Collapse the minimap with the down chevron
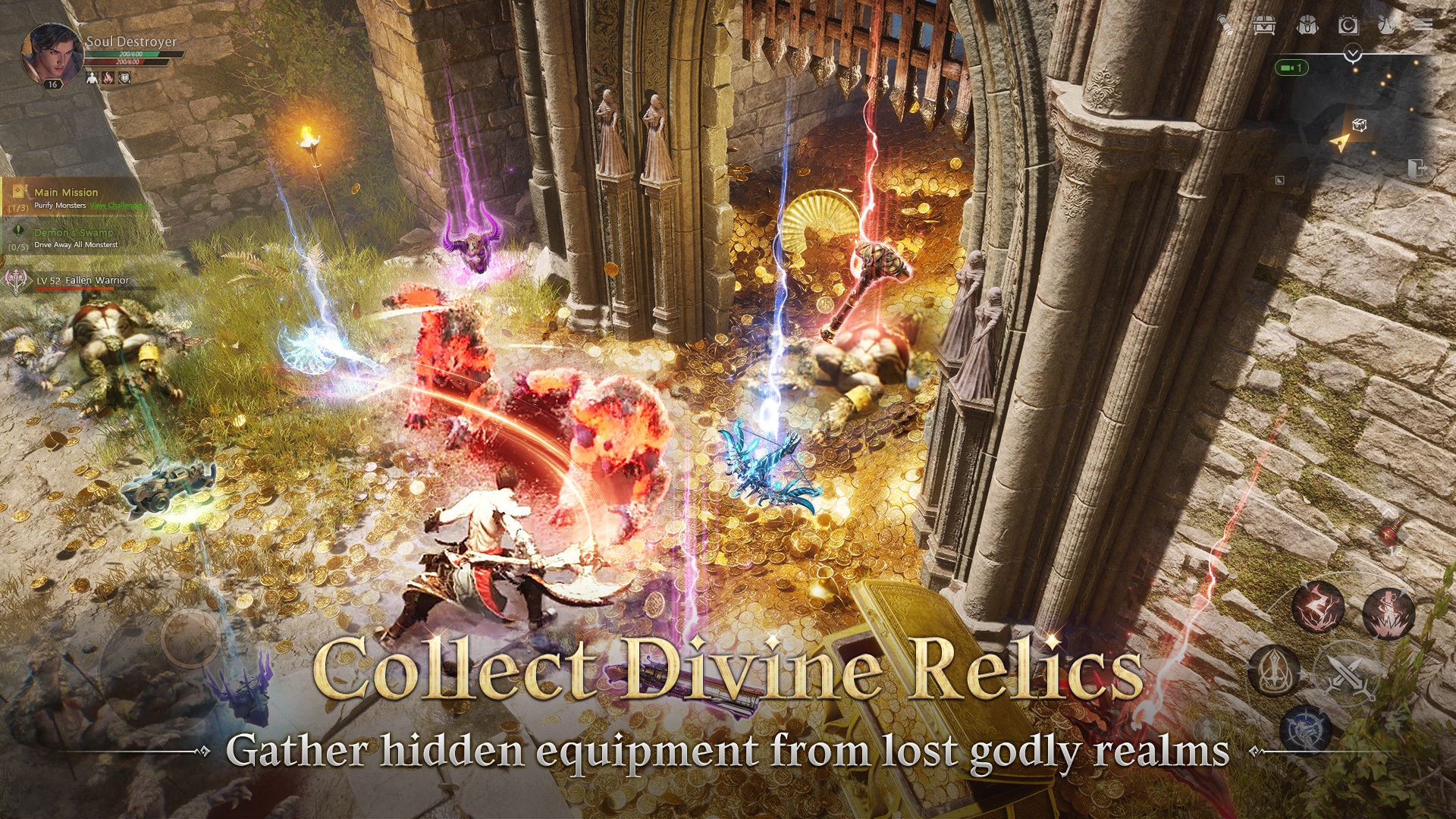The height and width of the screenshot is (819, 1456). [x=1351, y=53]
